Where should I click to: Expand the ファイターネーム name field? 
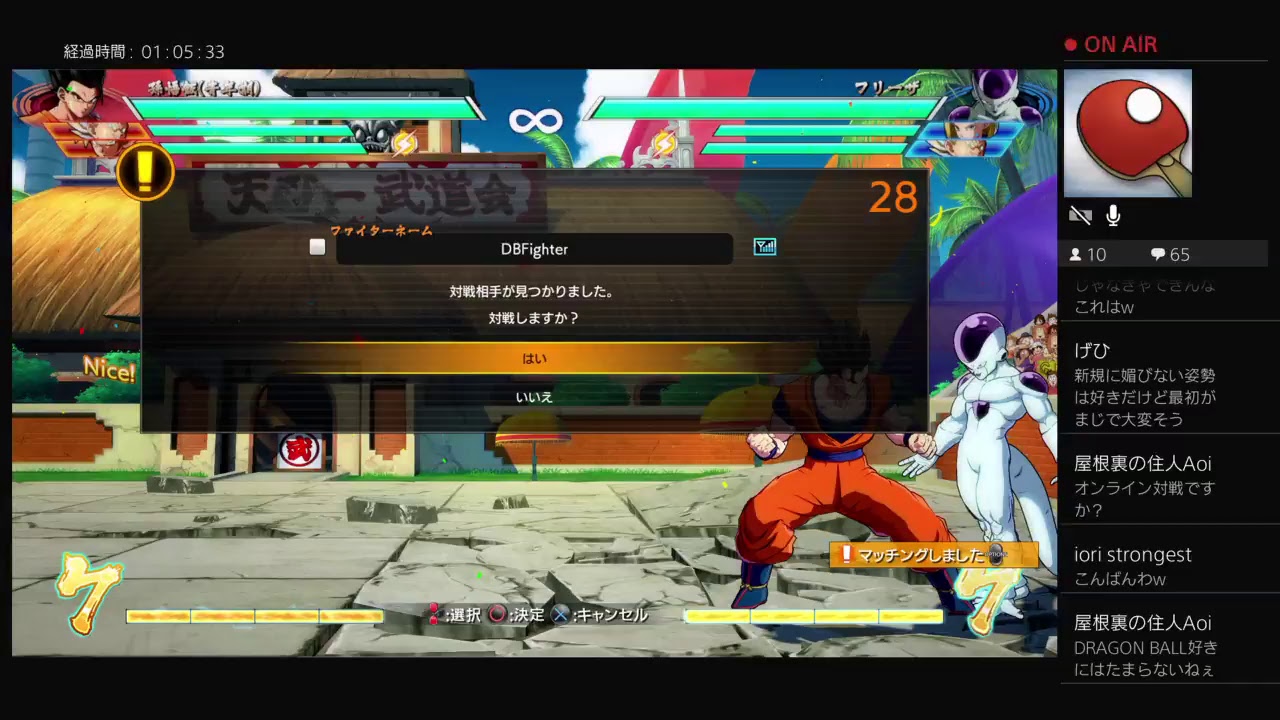535,249
